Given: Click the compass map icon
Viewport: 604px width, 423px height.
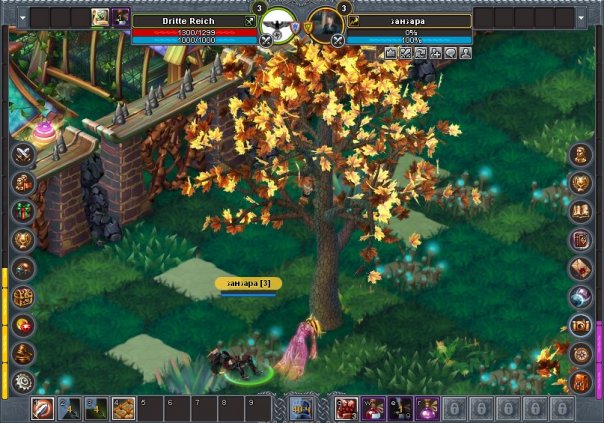Looking at the screenshot, I should [581, 353].
